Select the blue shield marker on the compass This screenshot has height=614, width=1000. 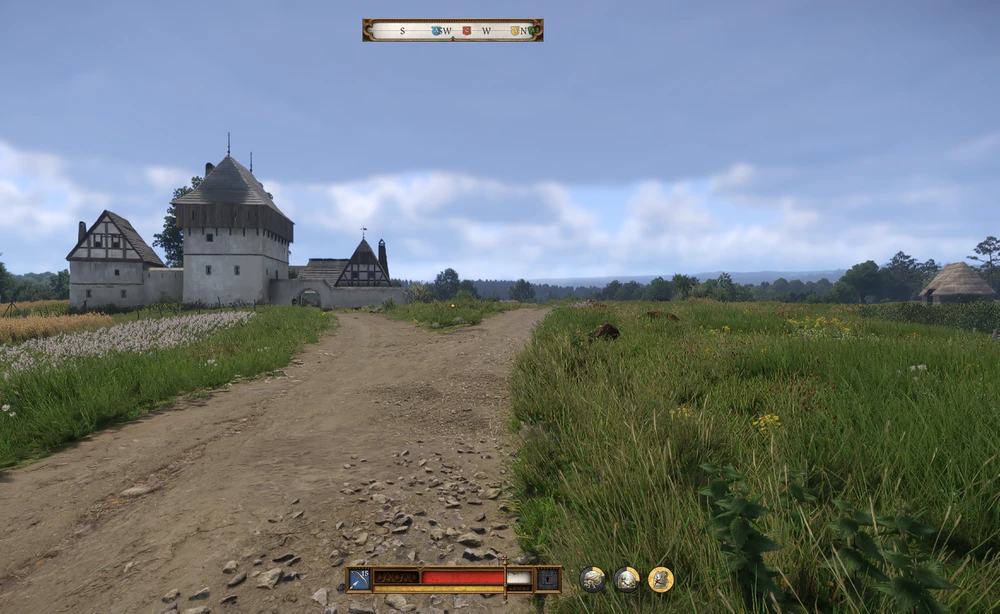[436, 31]
